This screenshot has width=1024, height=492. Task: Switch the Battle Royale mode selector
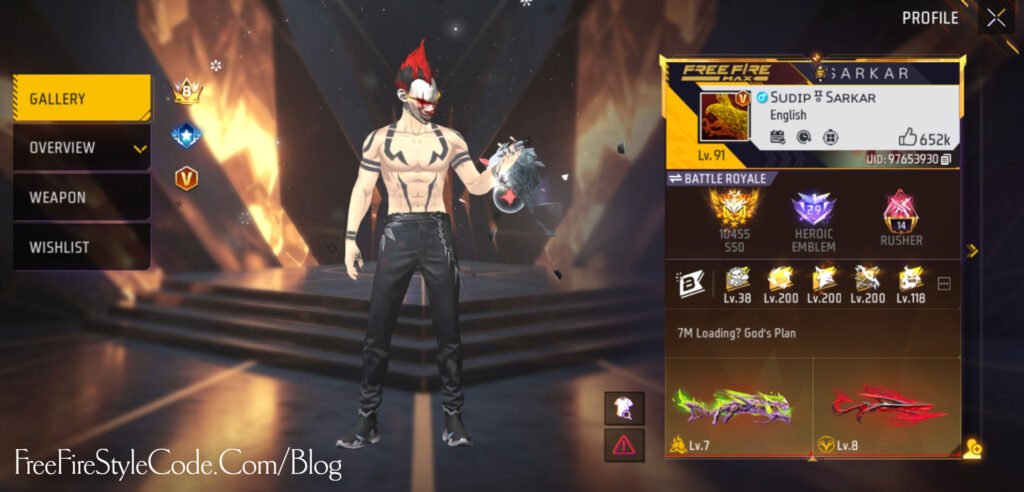tap(717, 178)
